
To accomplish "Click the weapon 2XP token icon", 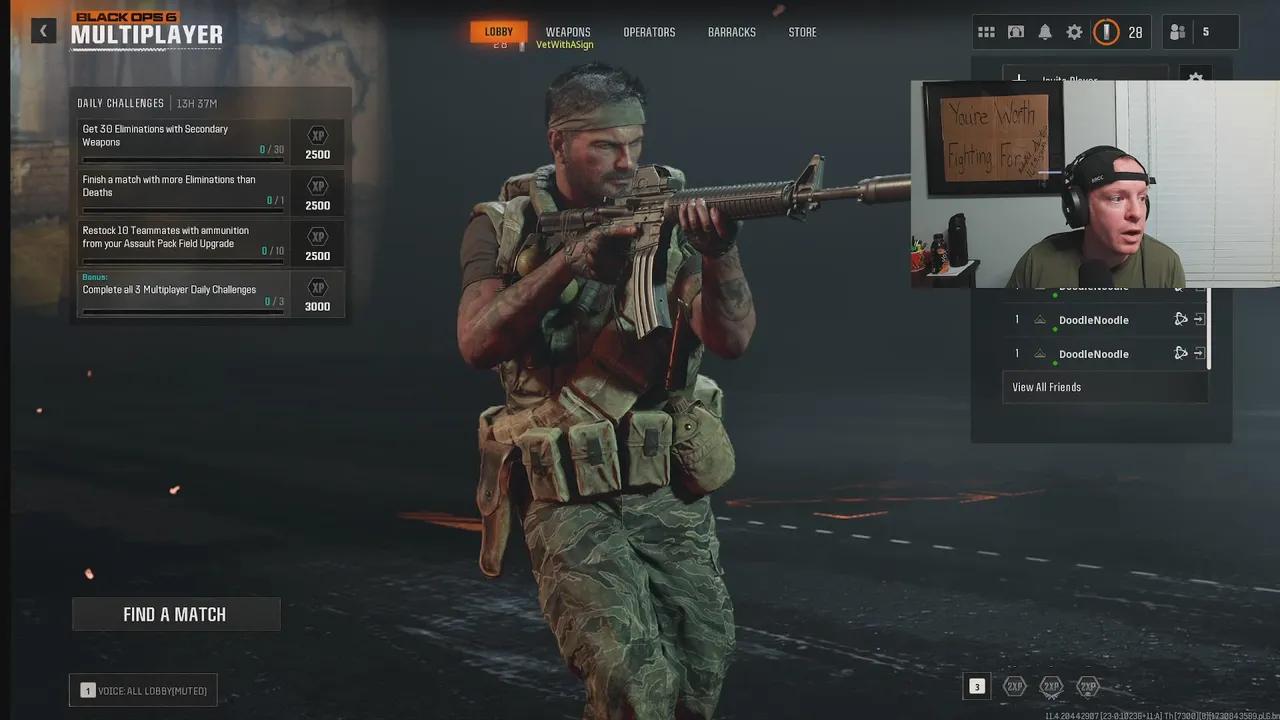I will point(1051,687).
